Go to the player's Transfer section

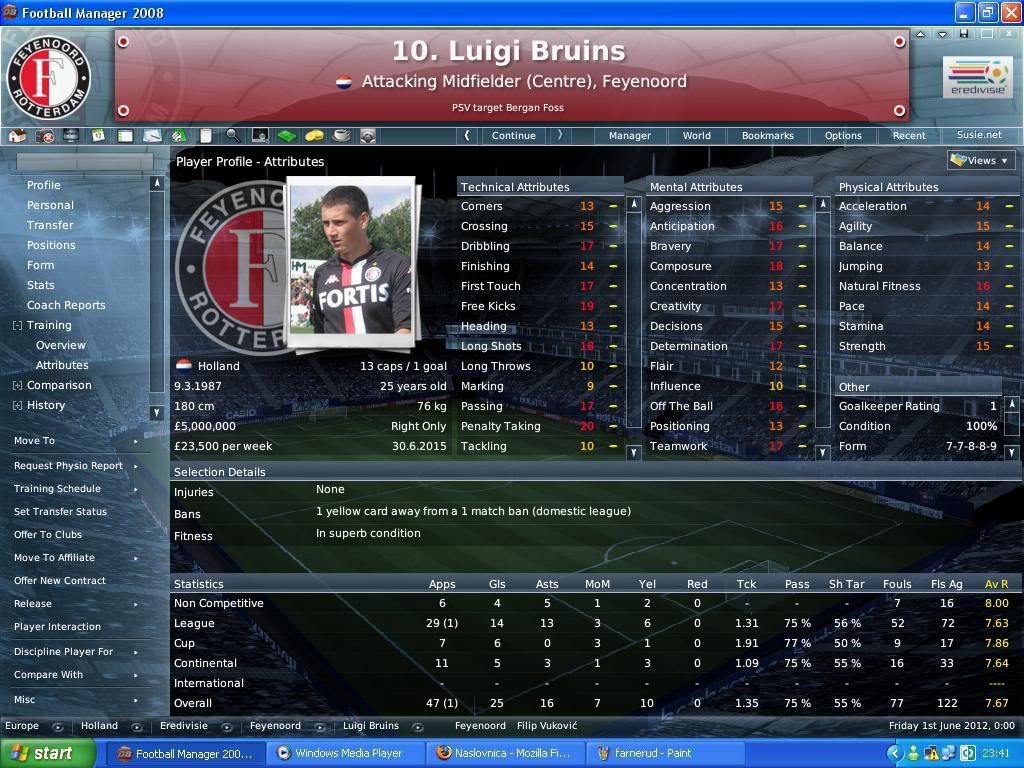pyautogui.click(x=50, y=225)
